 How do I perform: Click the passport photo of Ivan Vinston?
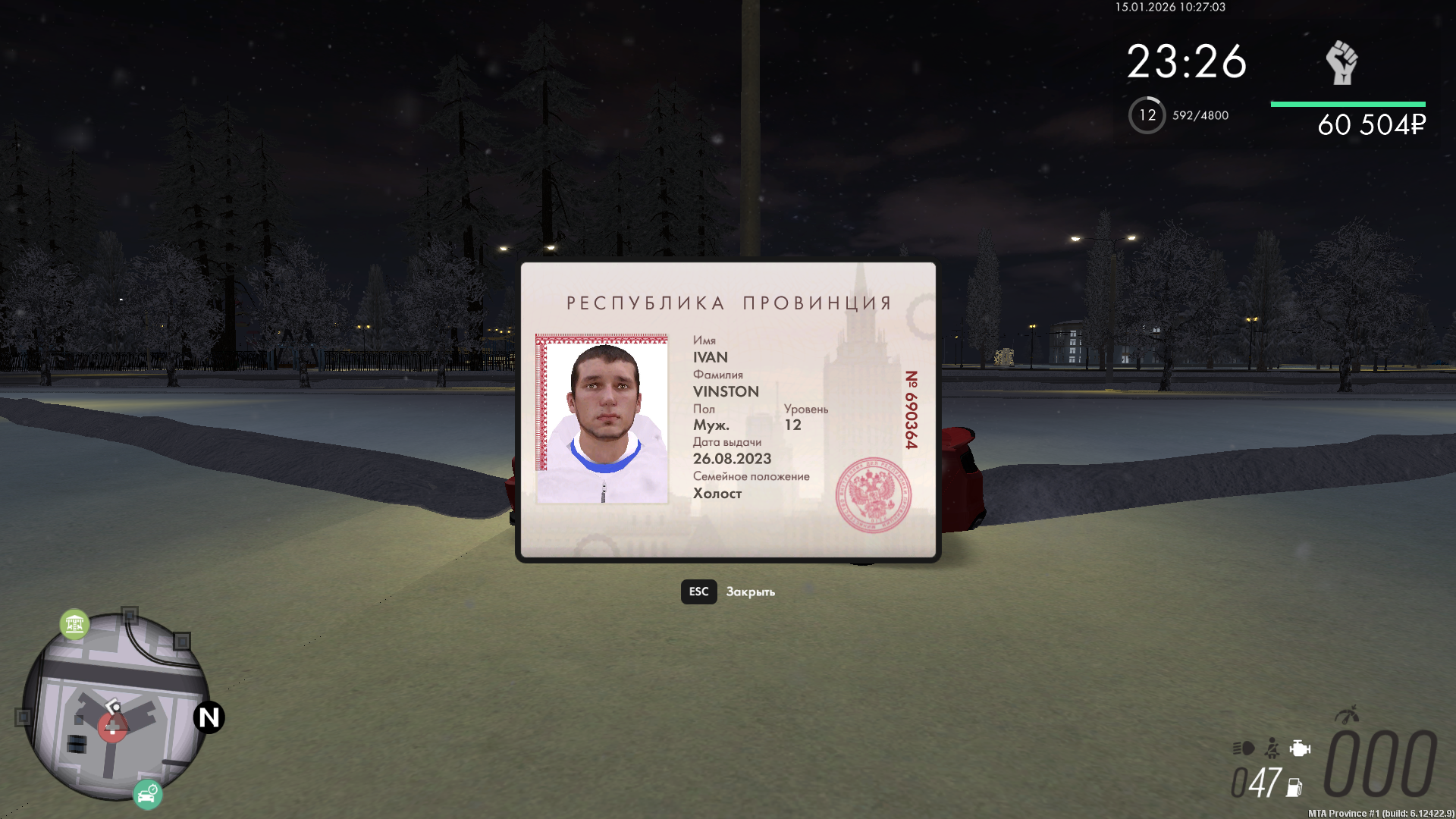point(602,419)
